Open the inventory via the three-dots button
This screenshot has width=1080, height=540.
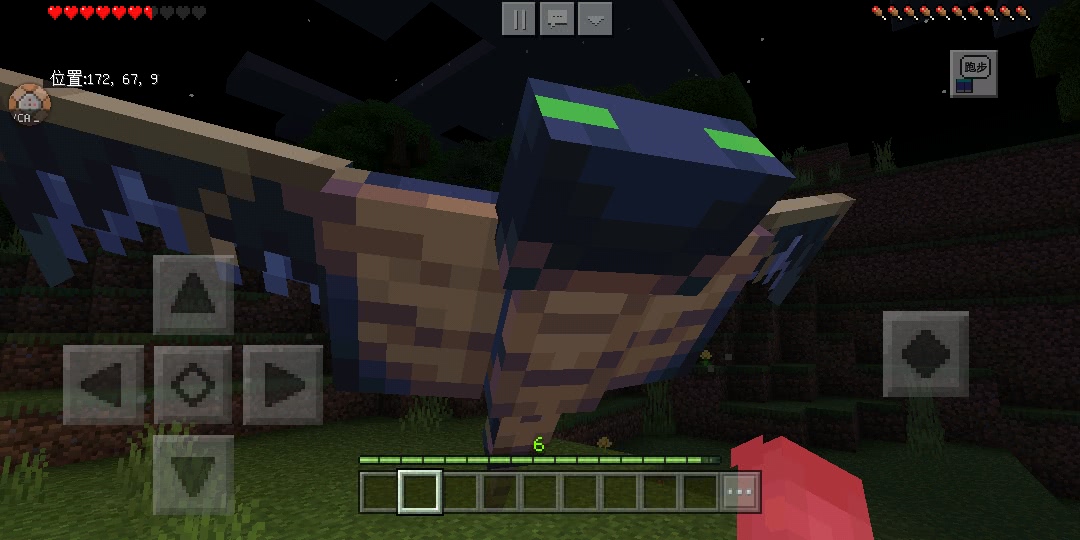(740, 492)
